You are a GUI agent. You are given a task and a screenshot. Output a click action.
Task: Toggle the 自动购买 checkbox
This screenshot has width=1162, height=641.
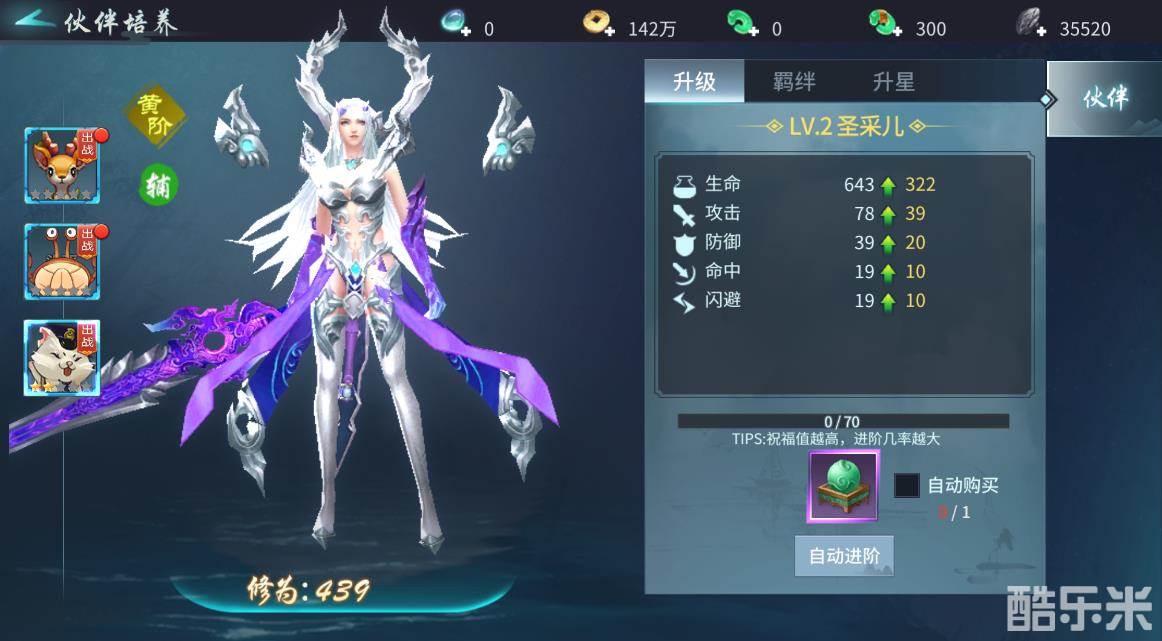pyautogui.click(x=906, y=486)
